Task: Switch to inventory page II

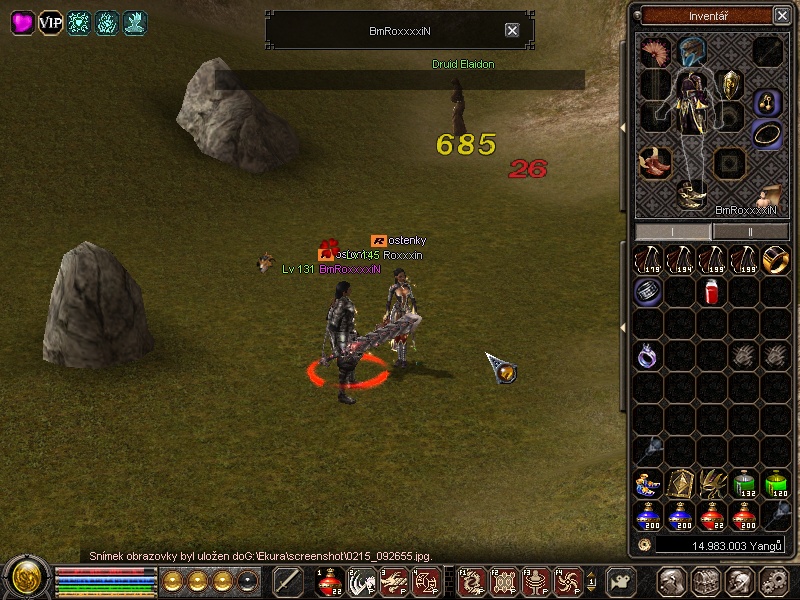Action: [x=748, y=231]
